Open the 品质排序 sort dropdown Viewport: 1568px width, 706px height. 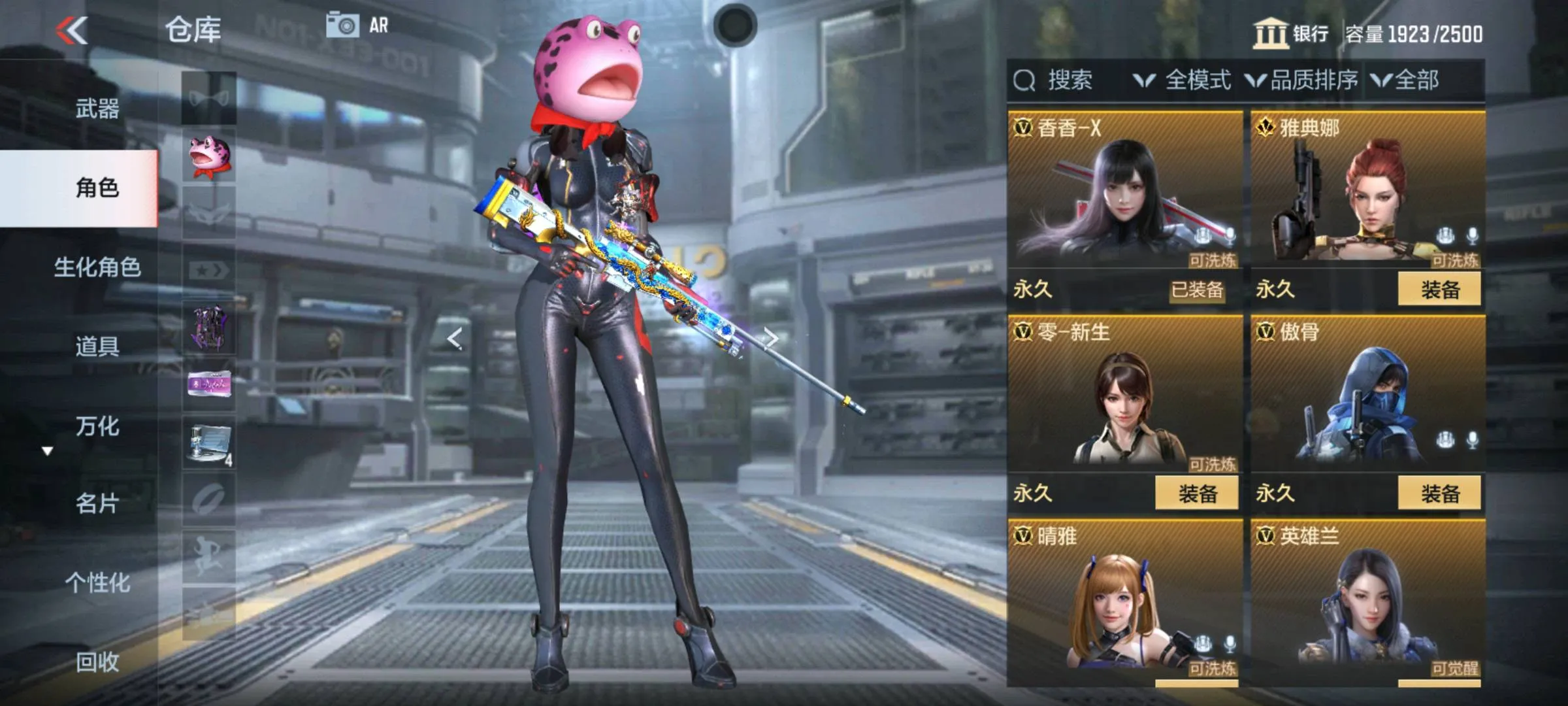(1301, 80)
